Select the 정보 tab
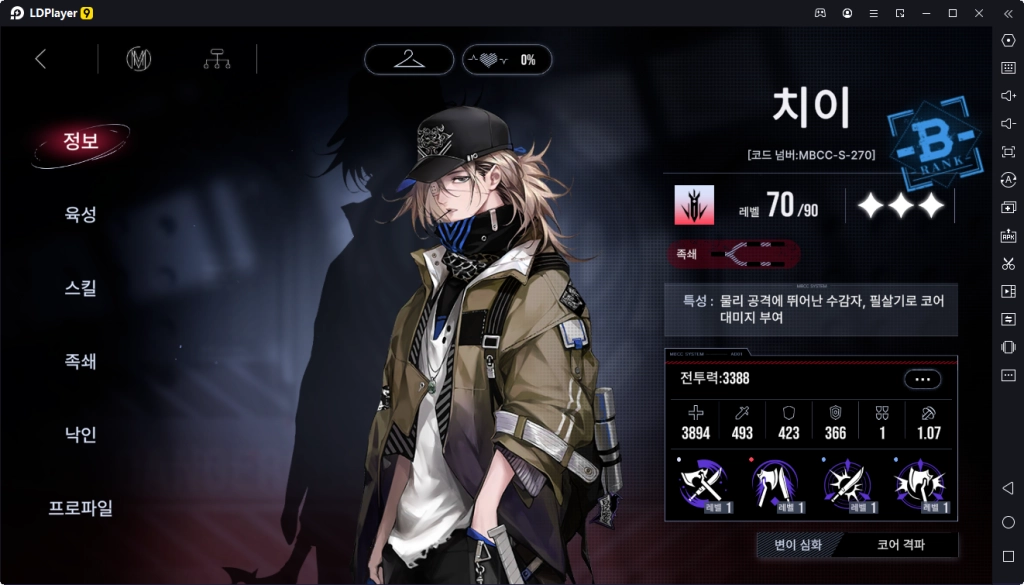The height and width of the screenshot is (585, 1024). pyautogui.click(x=80, y=141)
